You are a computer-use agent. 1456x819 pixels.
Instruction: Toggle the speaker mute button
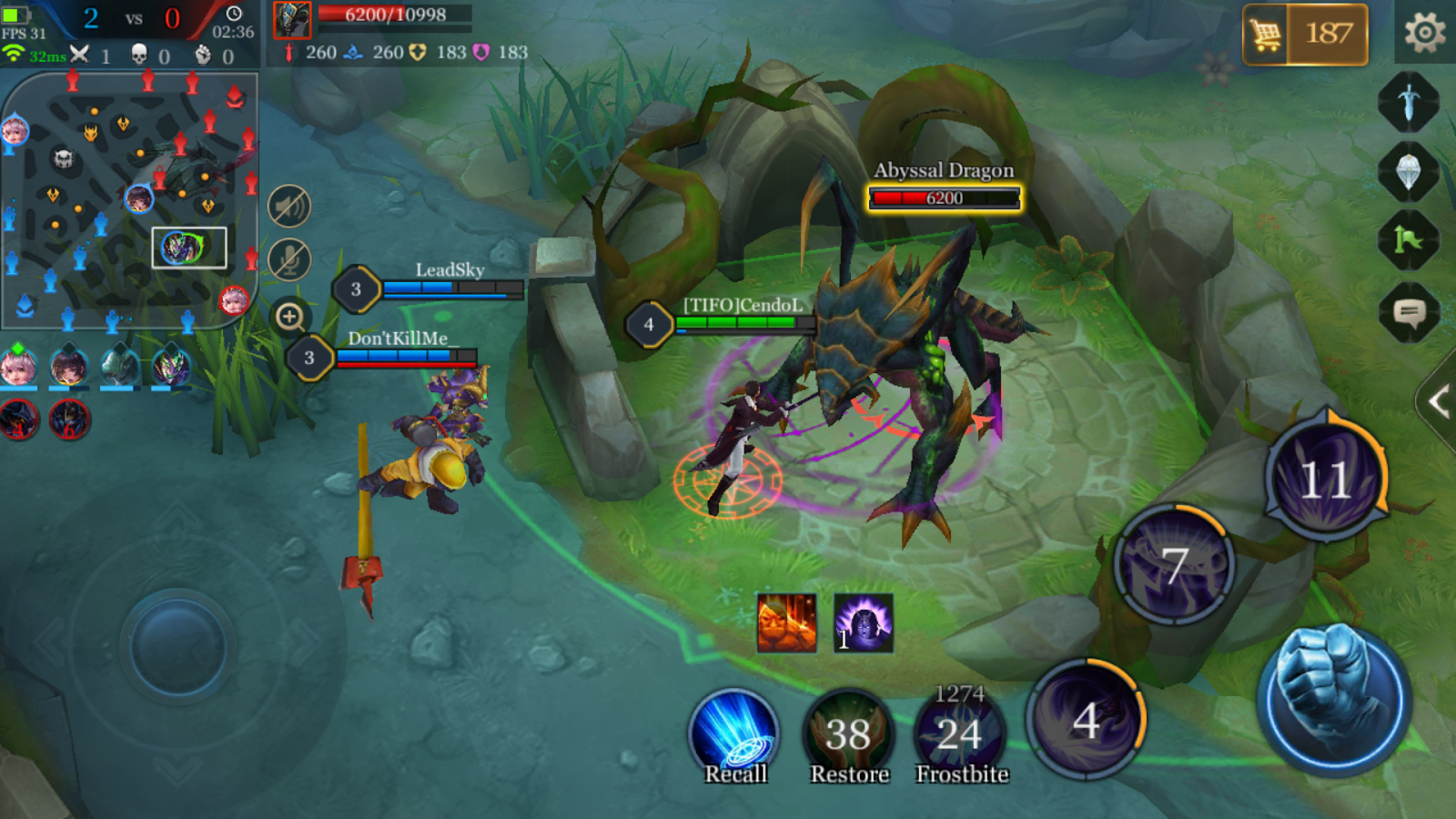[289, 207]
